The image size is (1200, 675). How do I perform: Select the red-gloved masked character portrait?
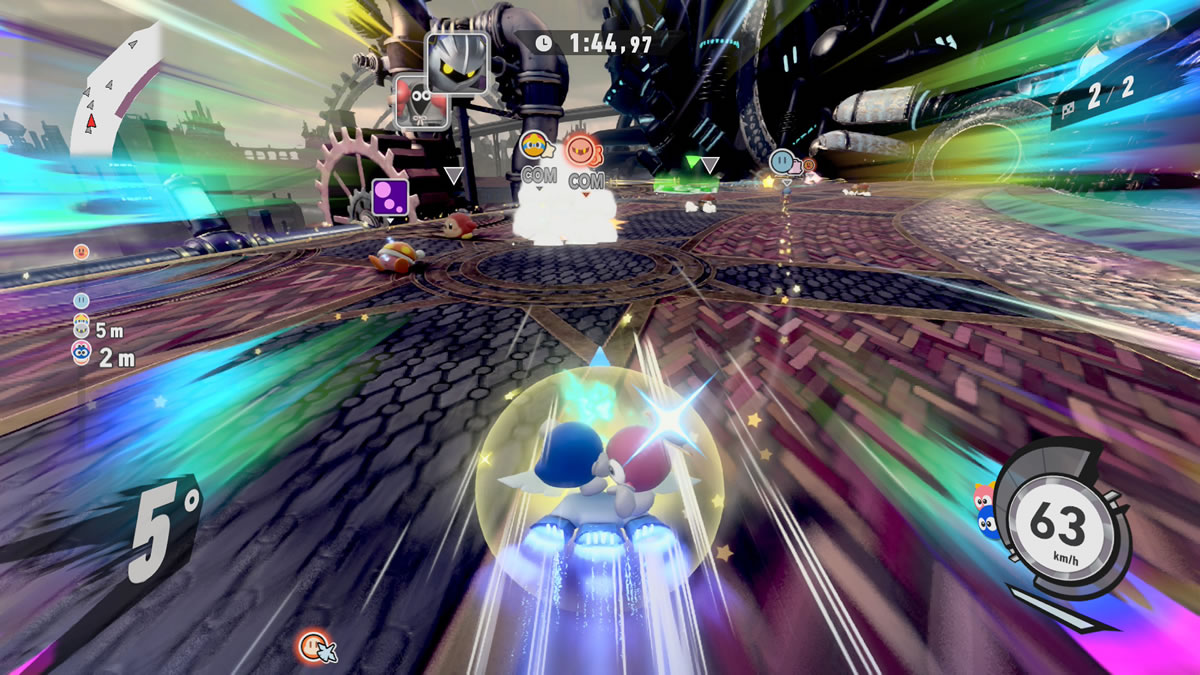pyautogui.click(x=418, y=101)
